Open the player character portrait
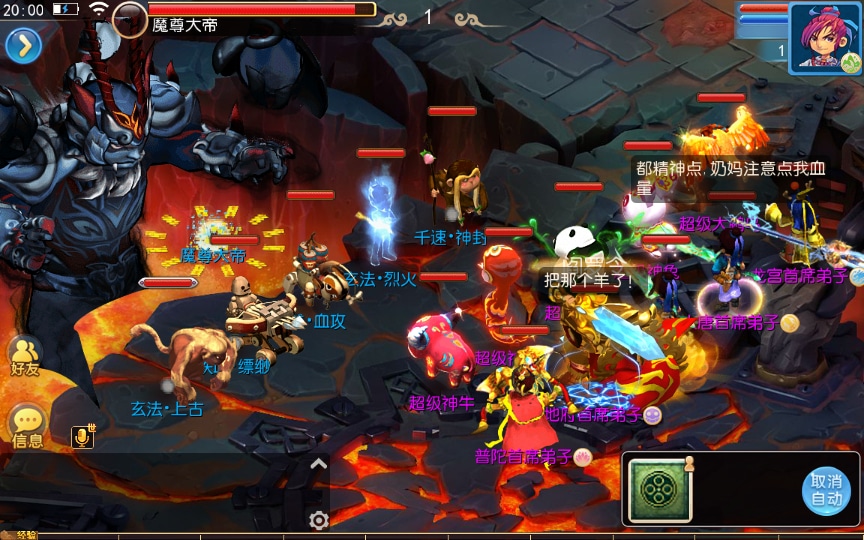This screenshot has height=540, width=864. [x=825, y=37]
